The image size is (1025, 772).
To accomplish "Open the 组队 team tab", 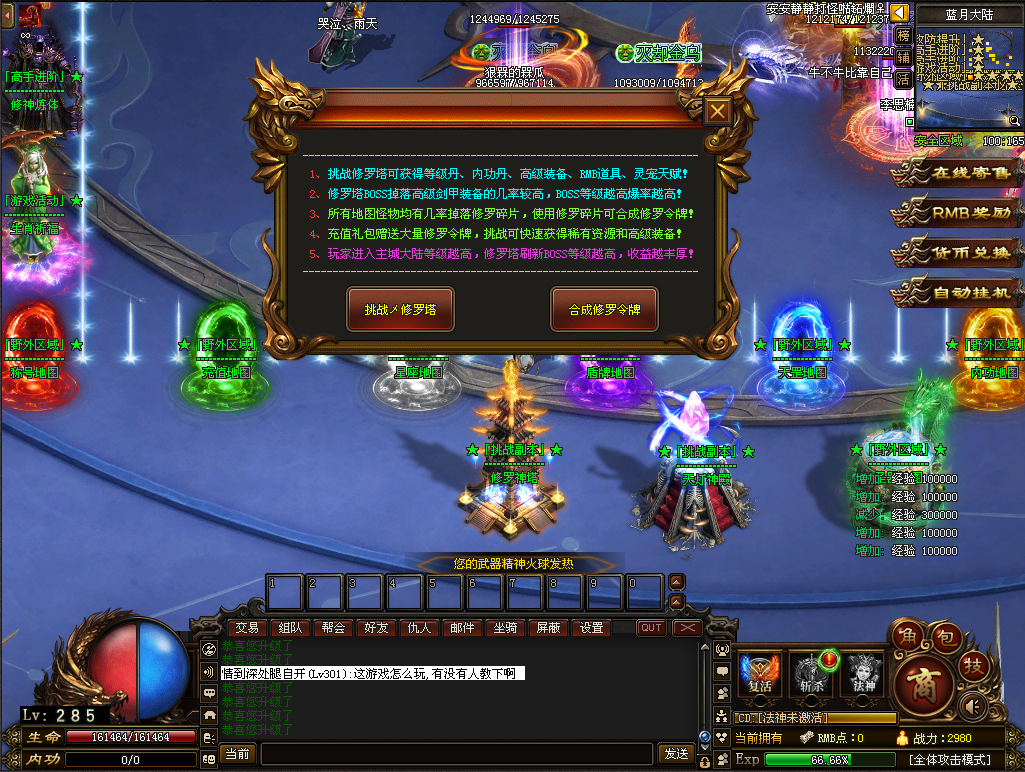I will pos(290,628).
